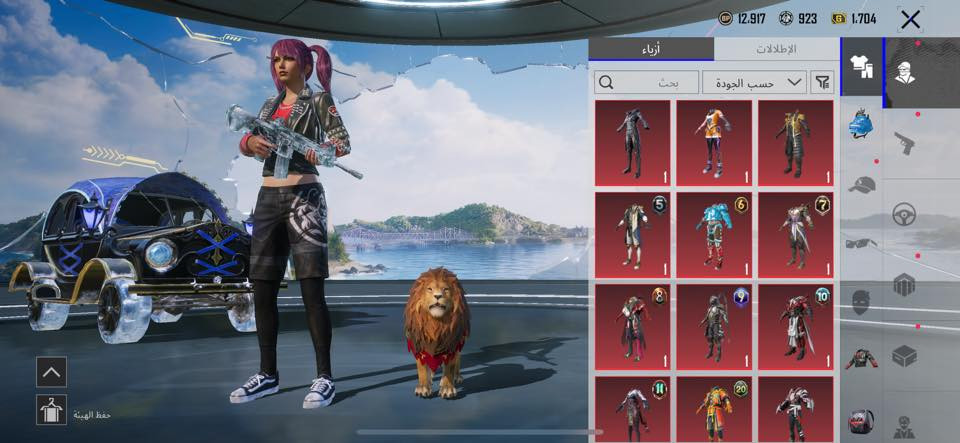960x443 pixels.
Task: Choose the orange outfit with level 20 badge
Action: tap(713, 408)
